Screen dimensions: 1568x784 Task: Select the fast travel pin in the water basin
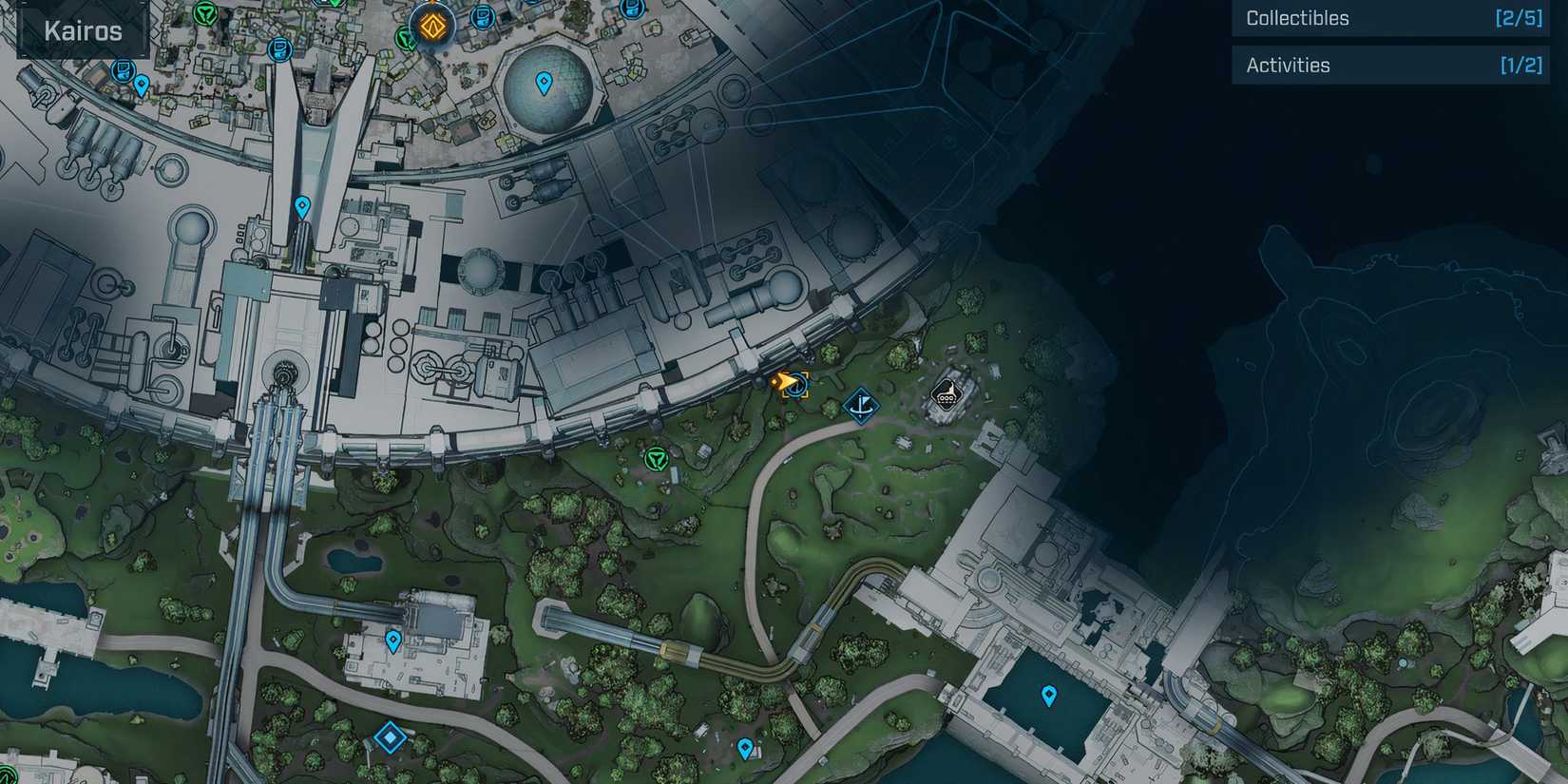(x=1049, y=695)
